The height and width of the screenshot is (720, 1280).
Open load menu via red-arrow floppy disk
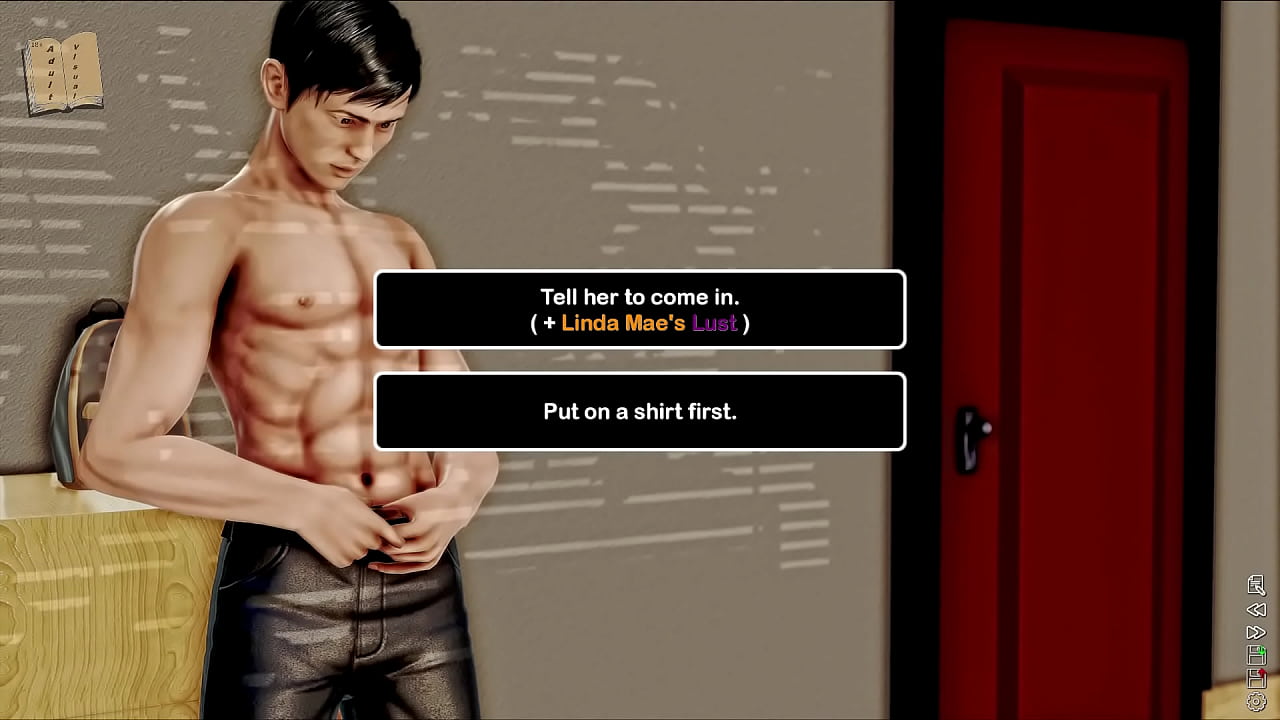[1256, 678]
